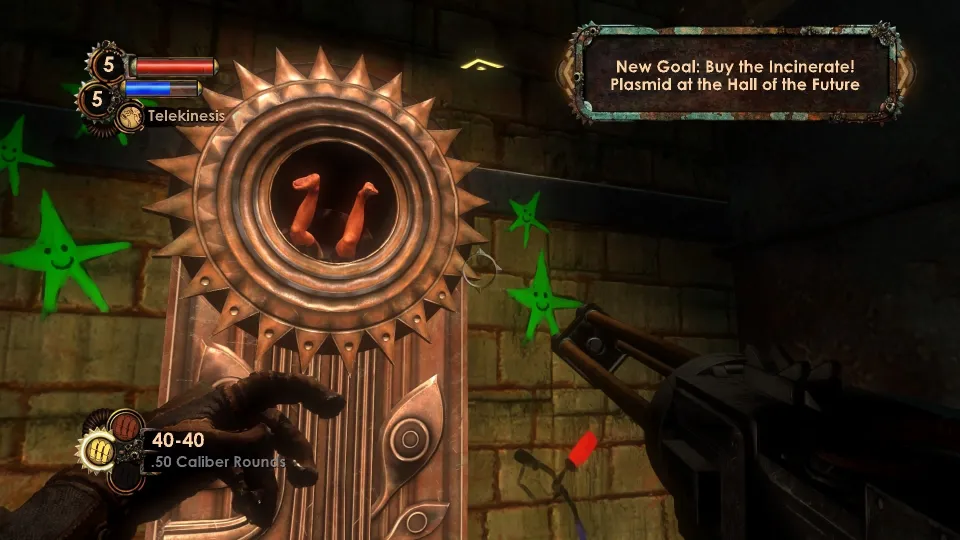Choose the yellow .50 caliber ammo icon
Screen dimensions: 960x540
coord(100,450)
